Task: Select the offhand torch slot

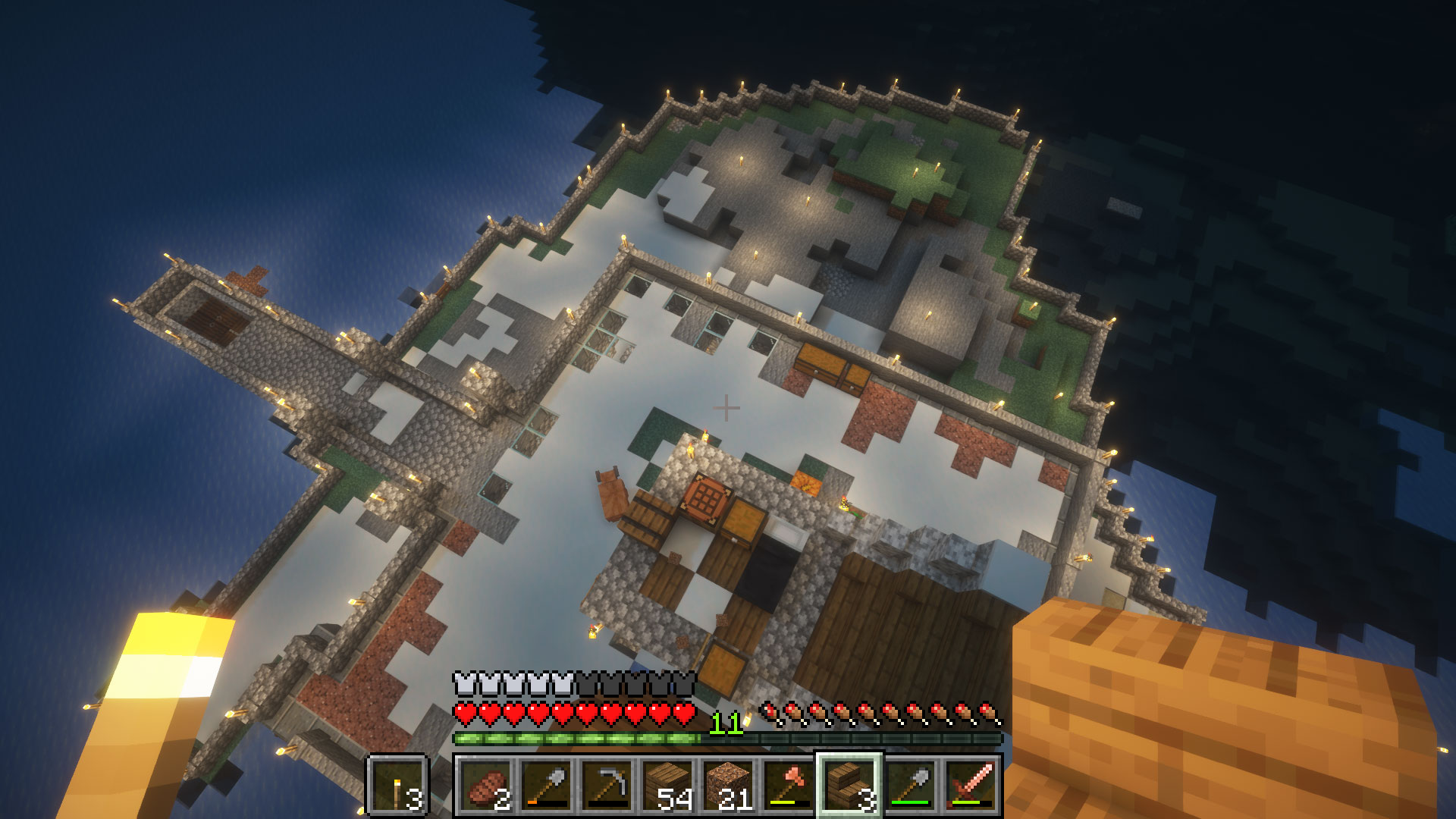Action: (x=398, y=786)
